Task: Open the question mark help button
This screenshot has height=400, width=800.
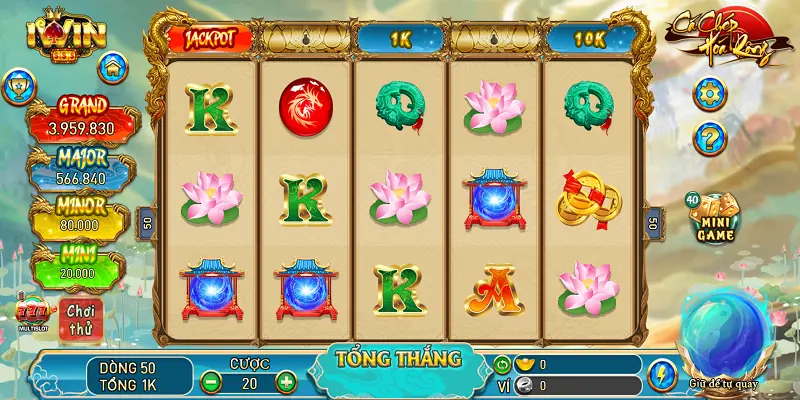Action: coord(709,137)
